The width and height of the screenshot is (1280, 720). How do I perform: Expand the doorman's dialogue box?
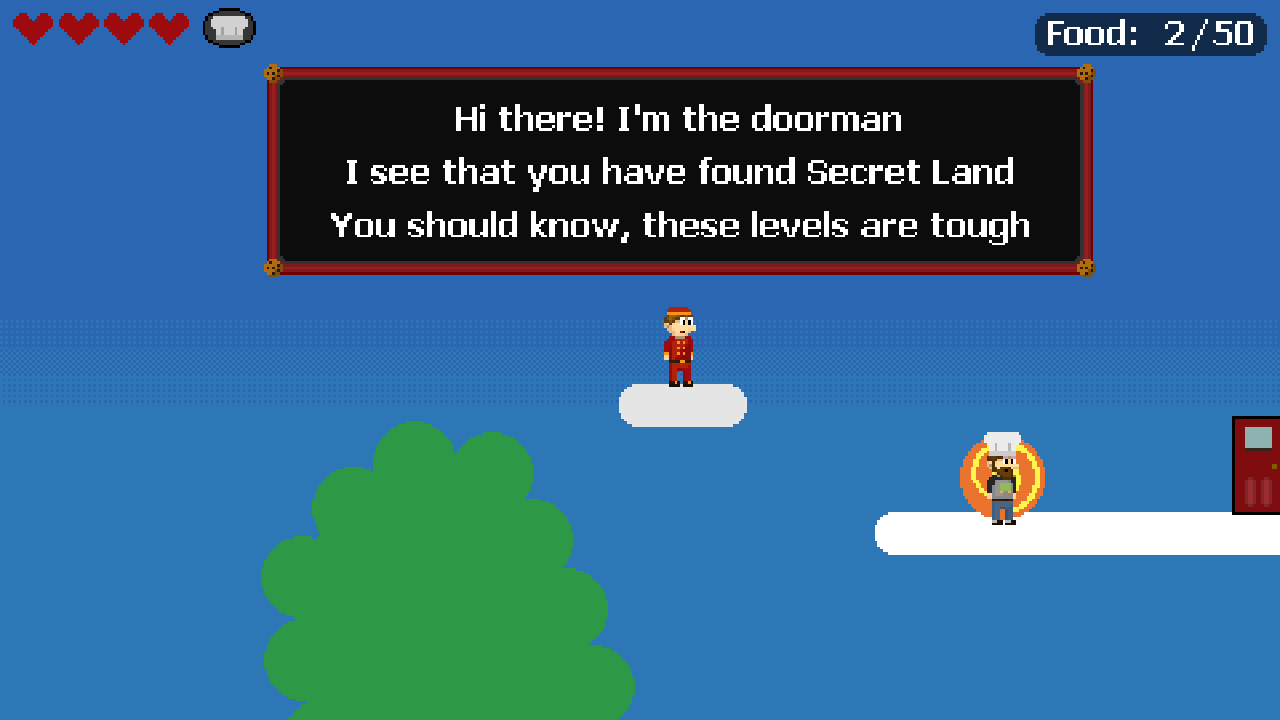pyautogui.click(x=680, y=170)
